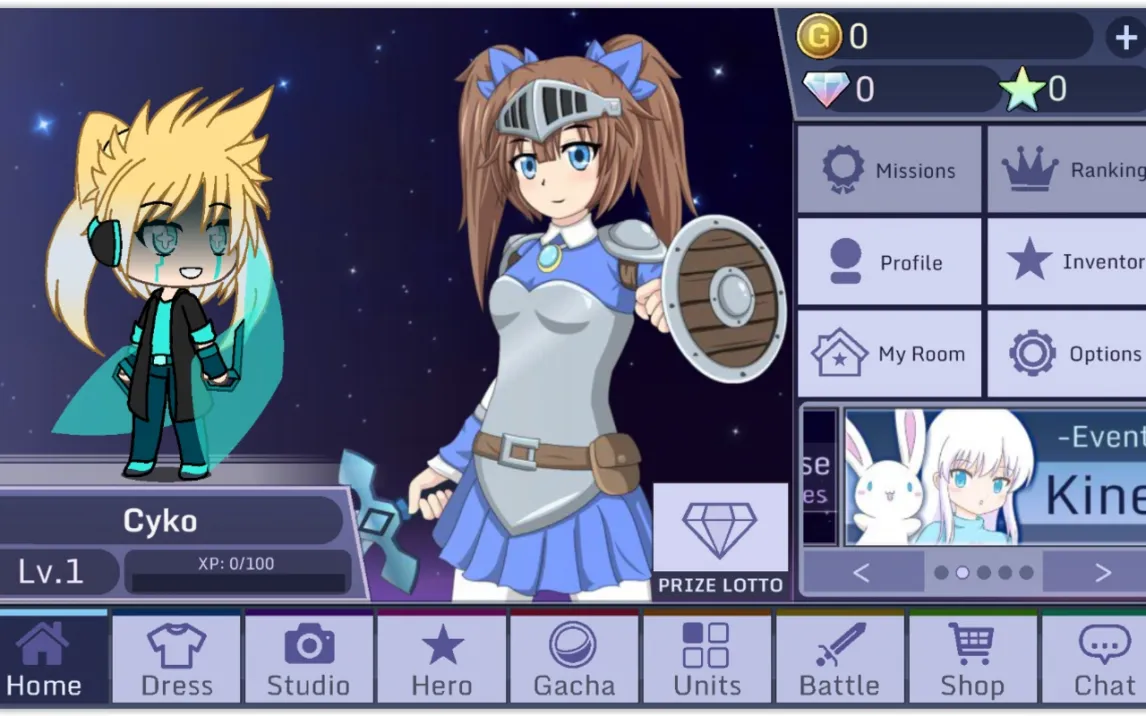Open the bunny girl event banner
This screenshot has height=716, width=1146.
click(x=994, y=477)
